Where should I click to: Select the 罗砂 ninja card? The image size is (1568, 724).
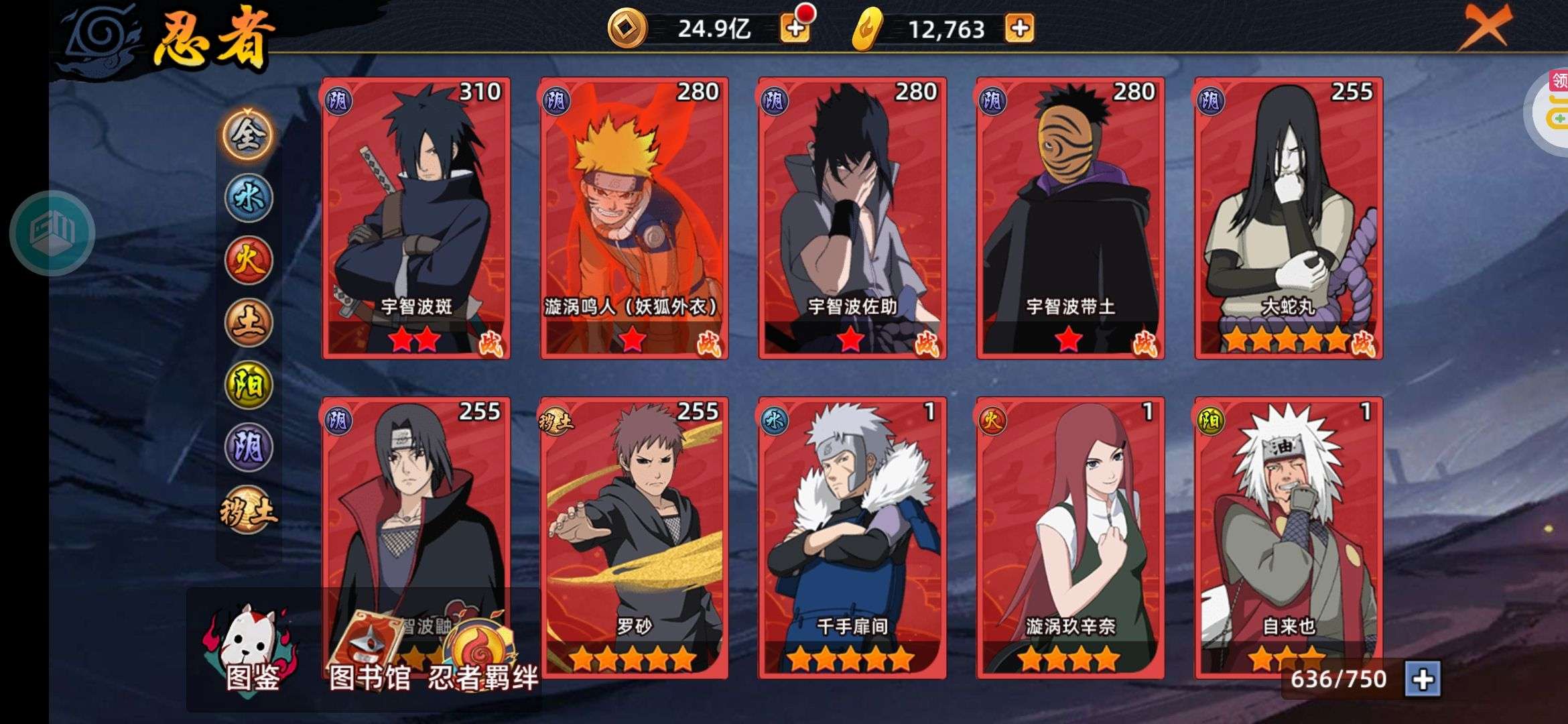(634, 538)
